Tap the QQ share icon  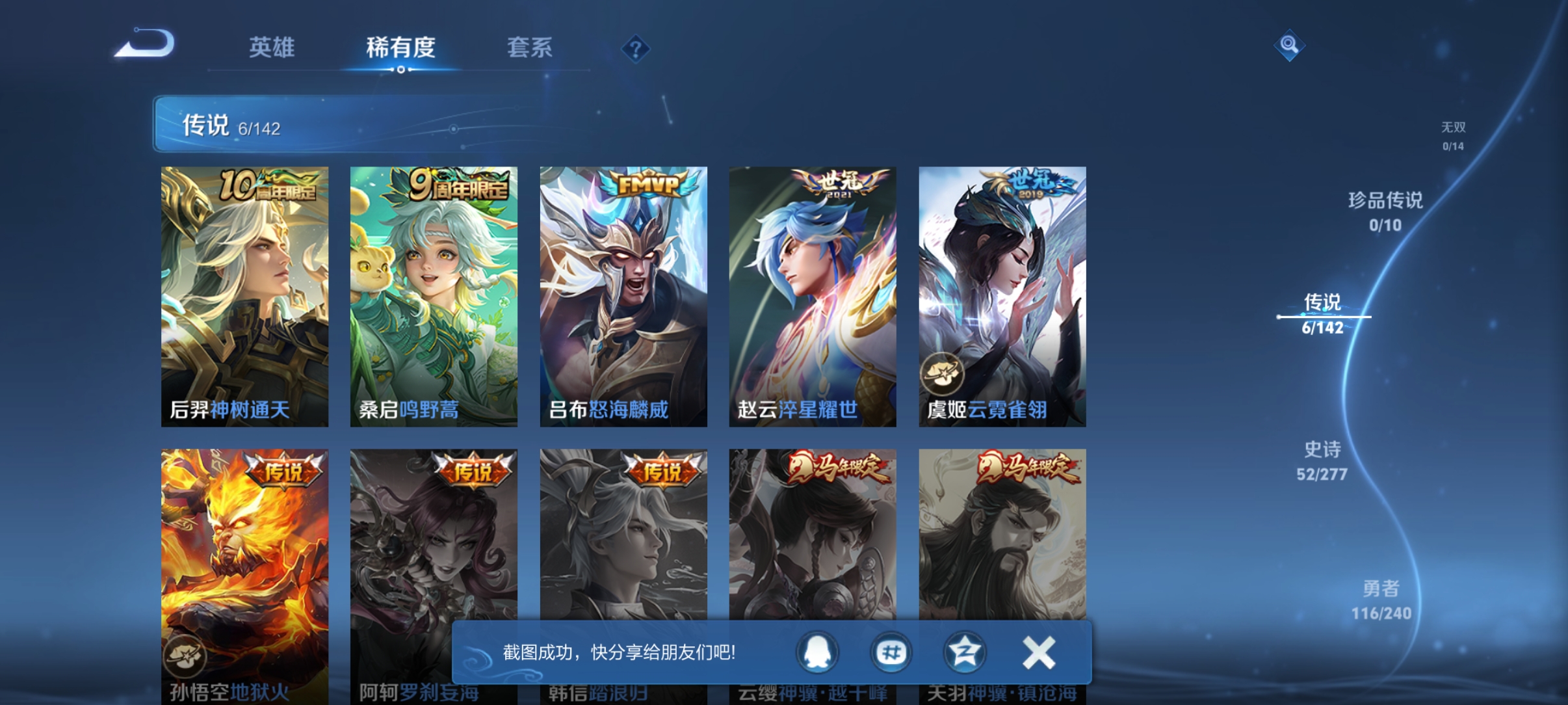817,654
